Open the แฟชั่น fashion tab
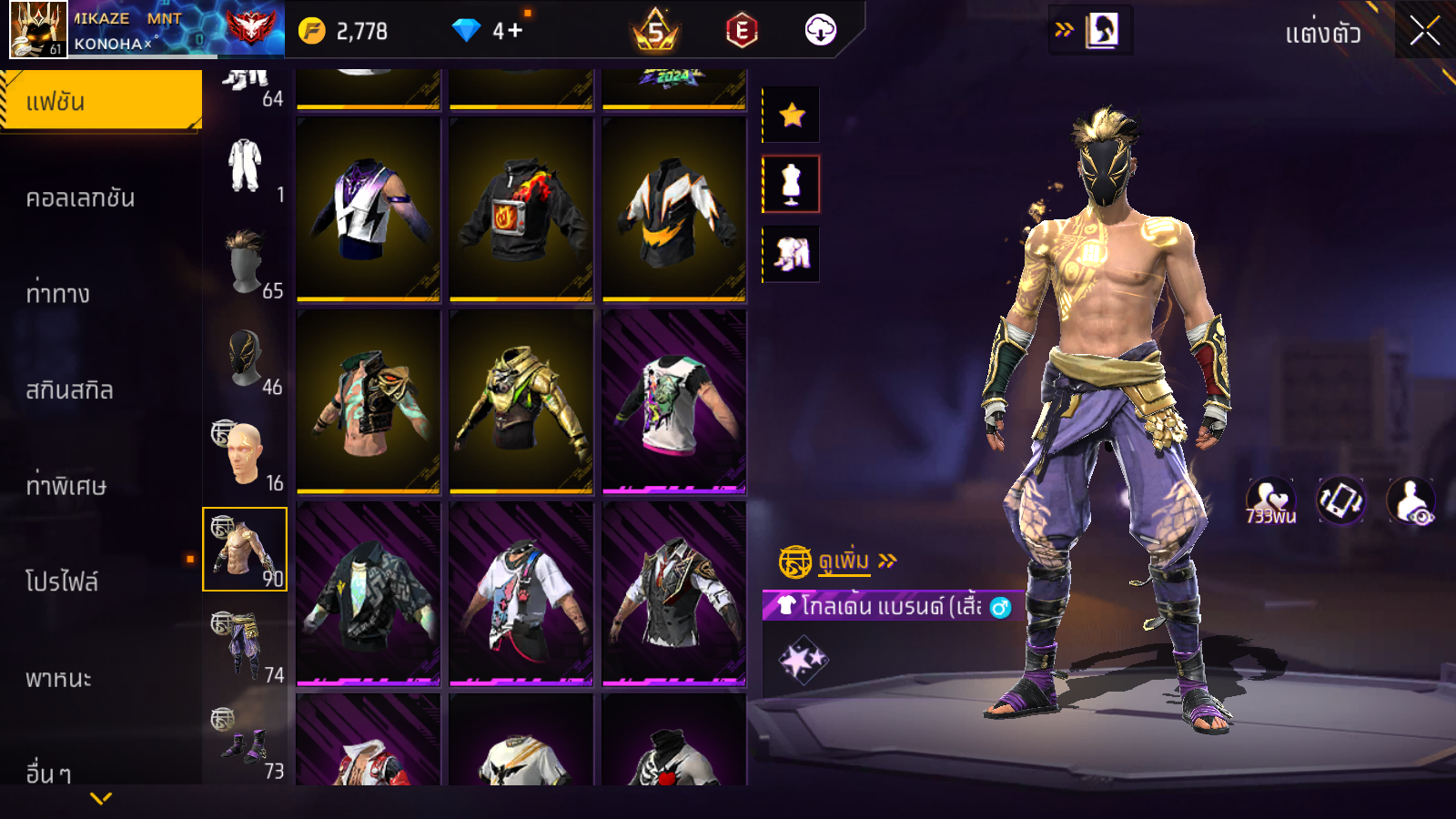The width and height of the screenshot is (1456, 819). (101, 101)
